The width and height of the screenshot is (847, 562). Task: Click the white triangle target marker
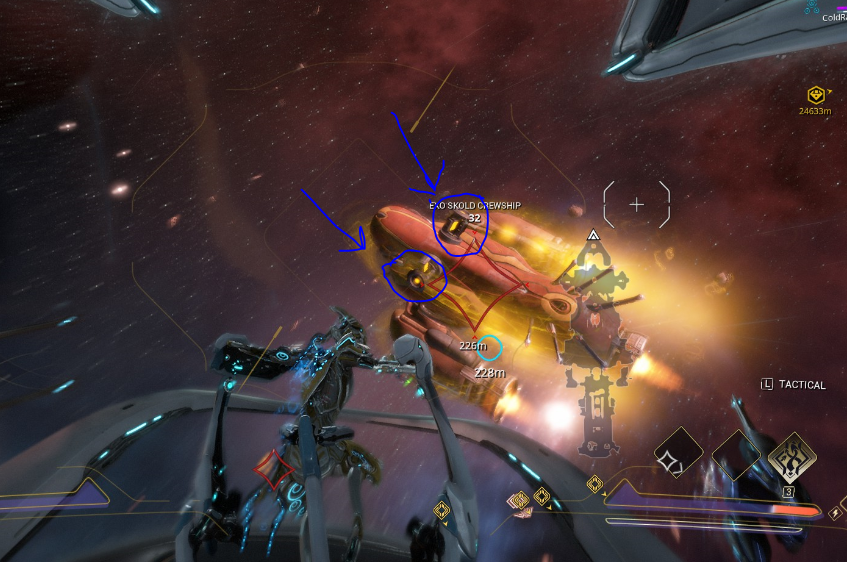[x=593, y=236]
